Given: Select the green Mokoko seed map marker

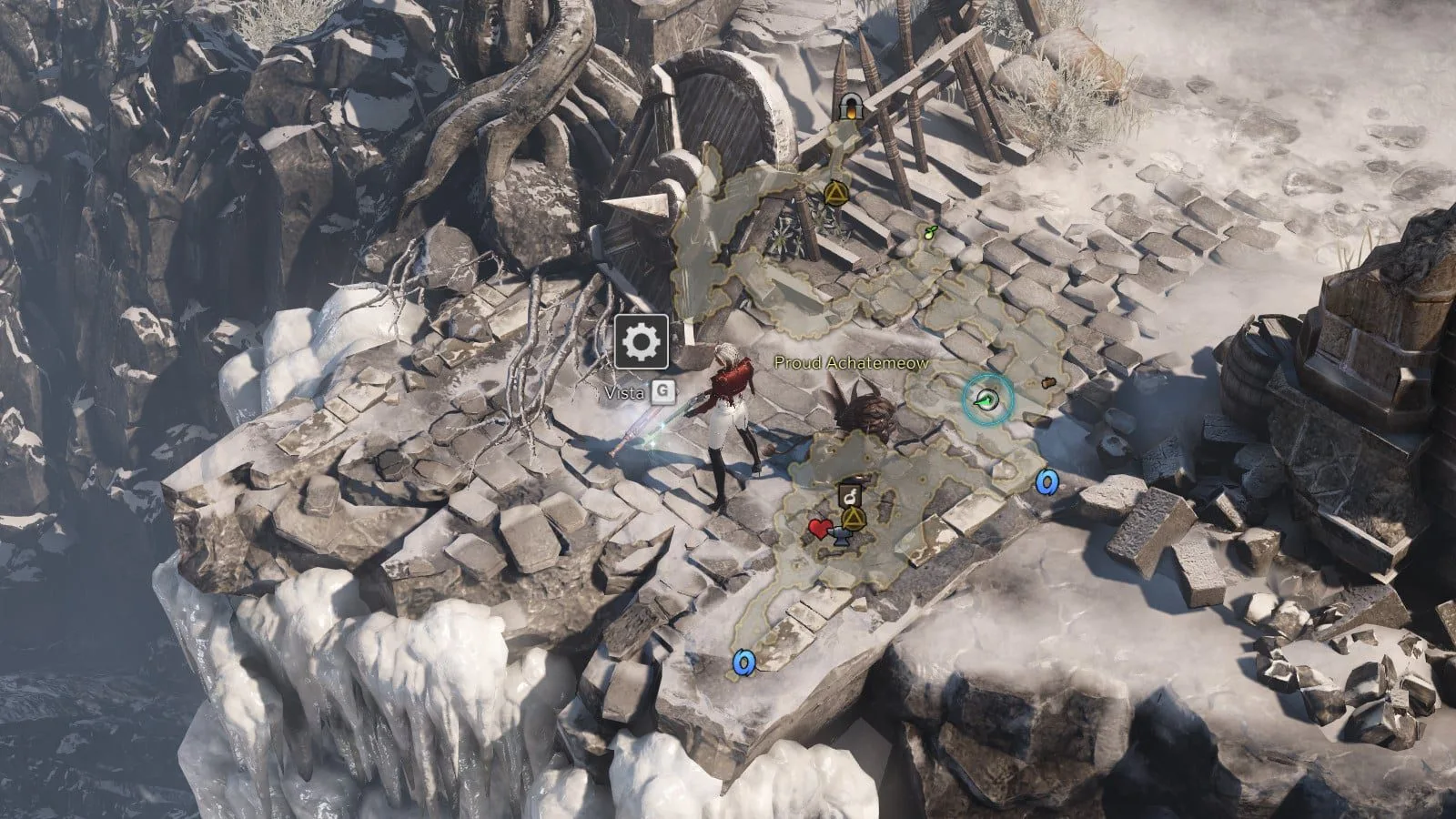Looking at the screenshot, I should coord(929,231).
